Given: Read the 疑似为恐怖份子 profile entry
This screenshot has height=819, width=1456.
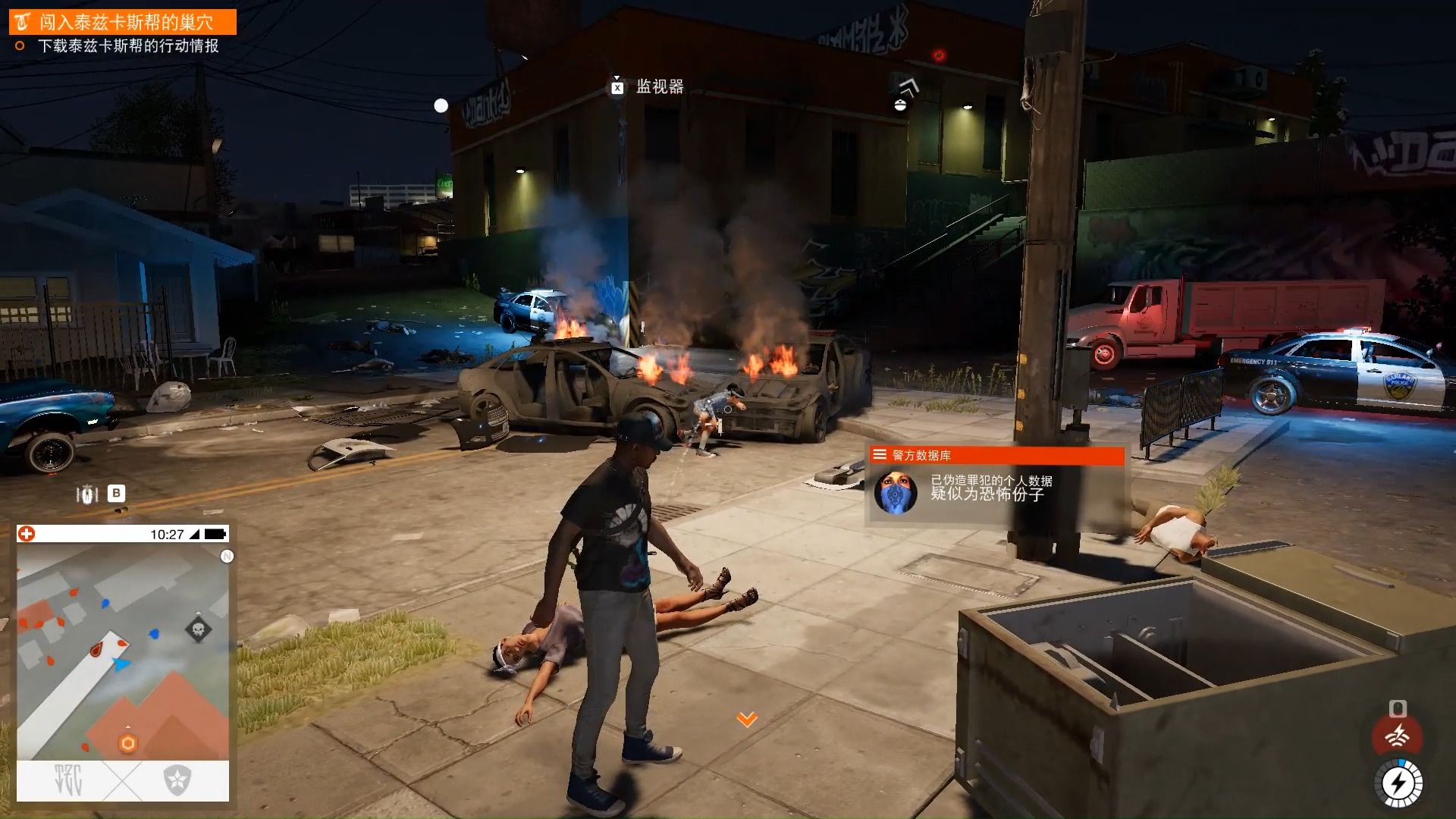Looking at the screenshot, I should click(987, 494).
